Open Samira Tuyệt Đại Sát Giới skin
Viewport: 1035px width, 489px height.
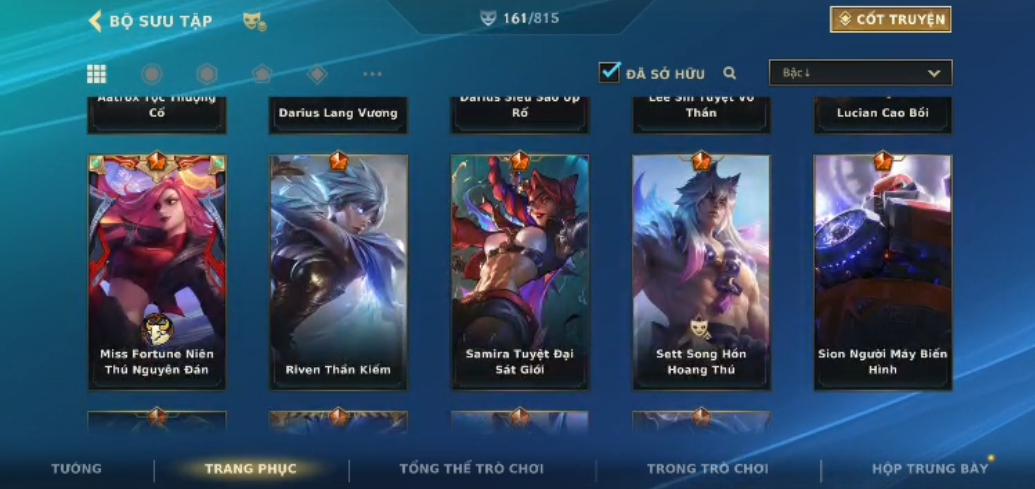pos(520,270)
